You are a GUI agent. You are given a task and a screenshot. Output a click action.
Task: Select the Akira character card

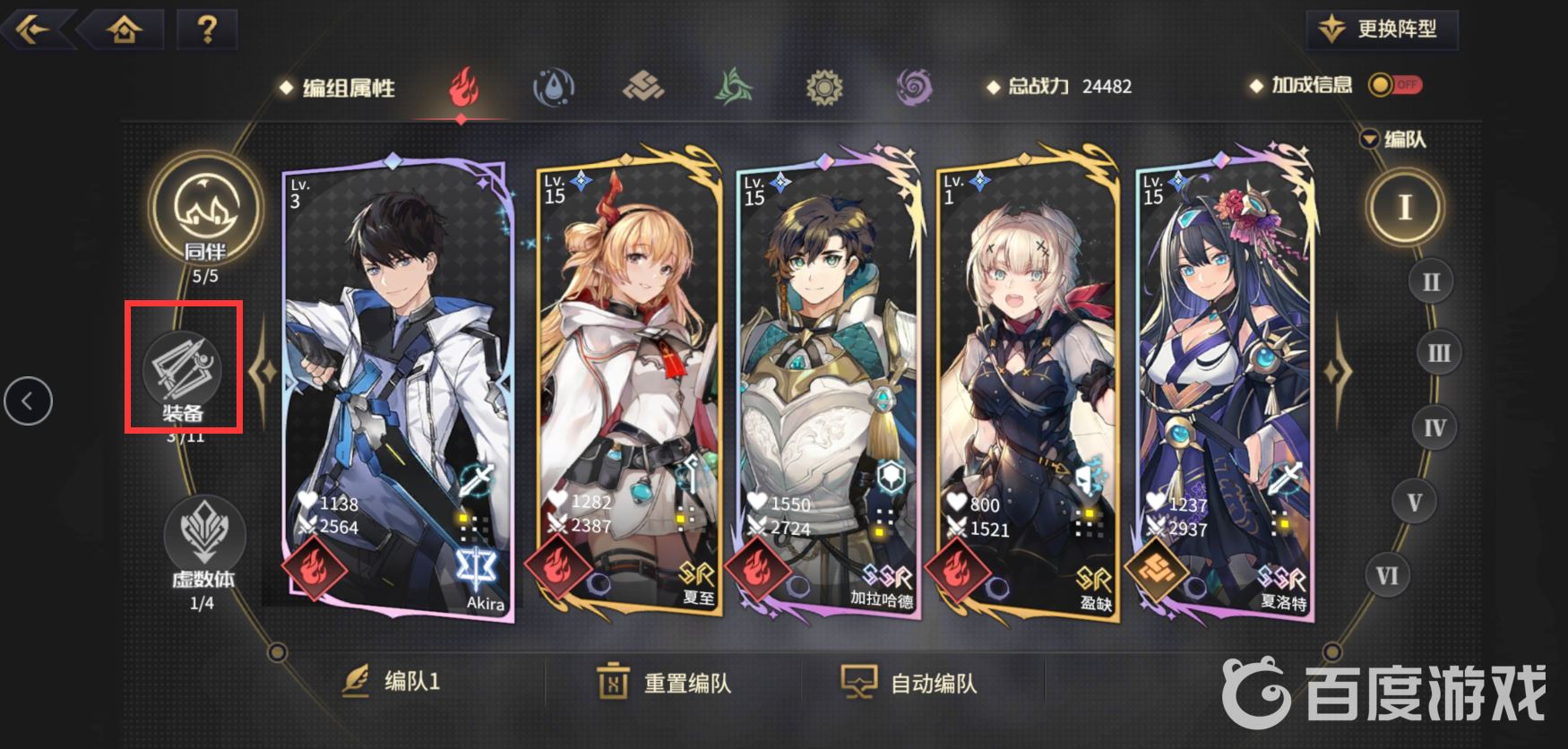coord(398,385)
